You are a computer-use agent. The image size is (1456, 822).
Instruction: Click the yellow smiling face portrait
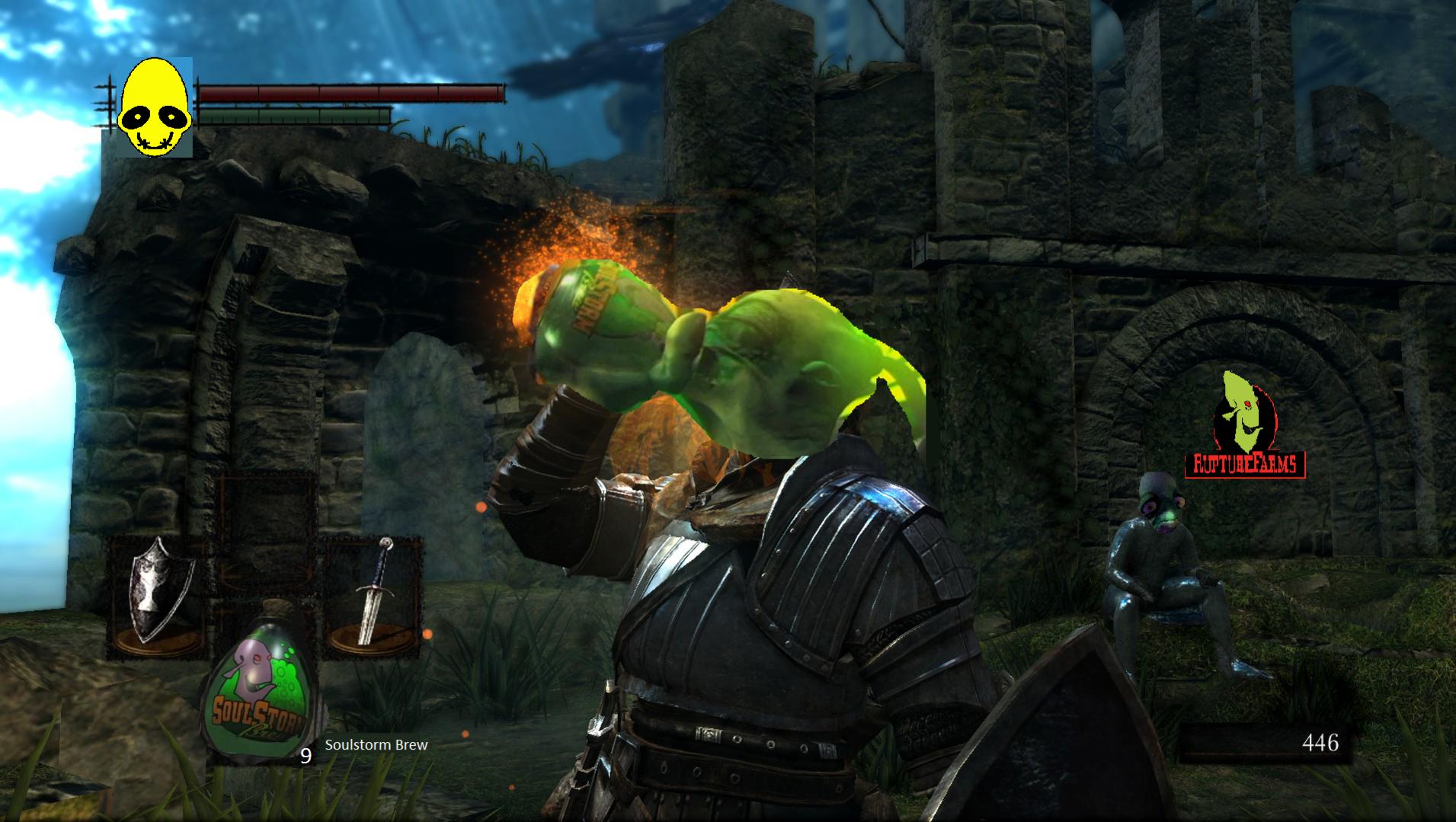[x=154, y=107]
